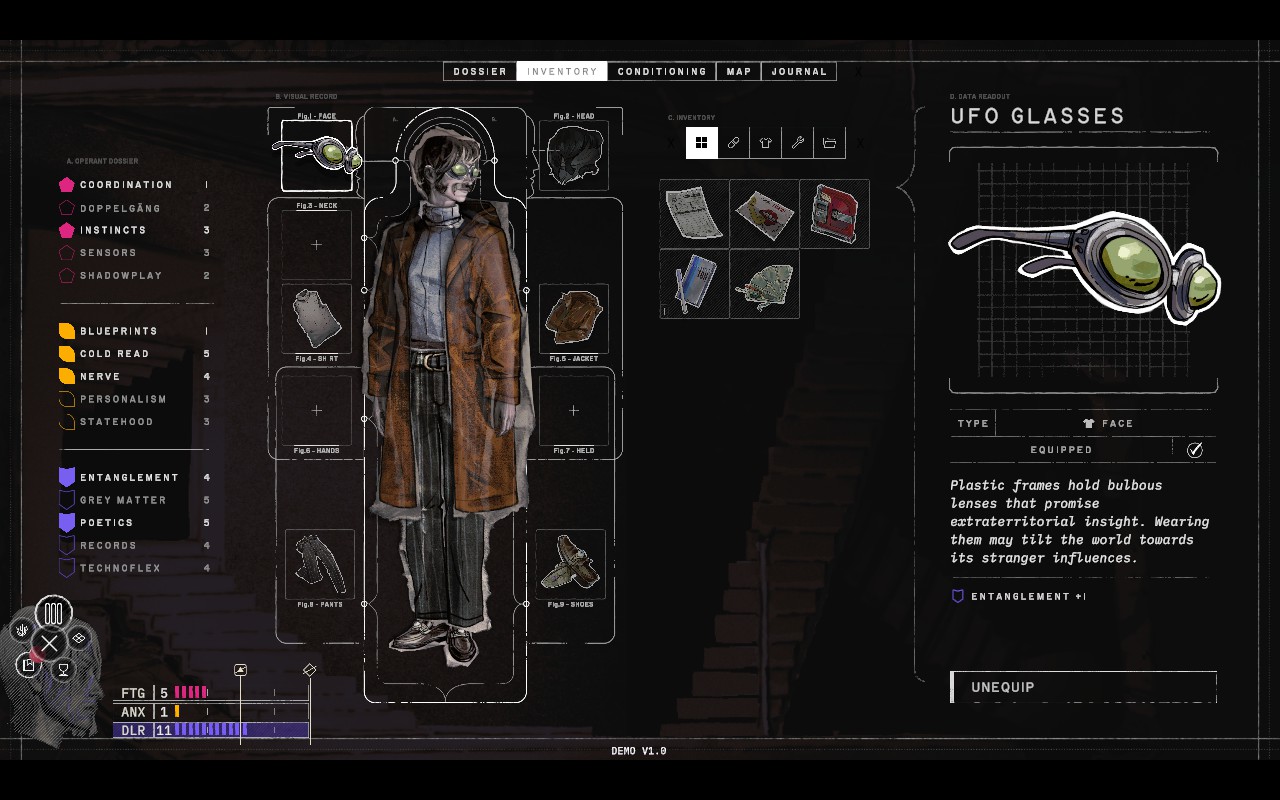Viewport: 1280px width, 800px height.
Task: Open the briefcase documents filter in inventory
Action: coord(829,143)
